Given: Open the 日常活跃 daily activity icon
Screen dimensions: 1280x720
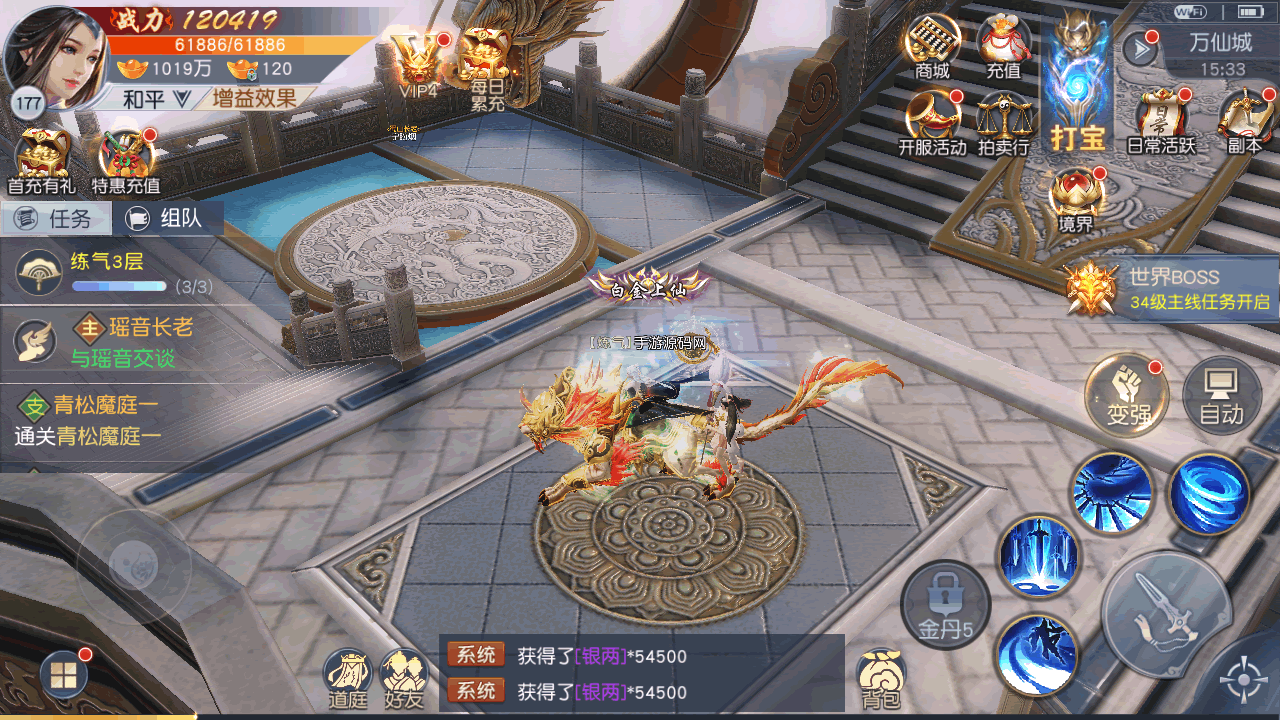Looking at the screenshot, I should [1161, 120].
